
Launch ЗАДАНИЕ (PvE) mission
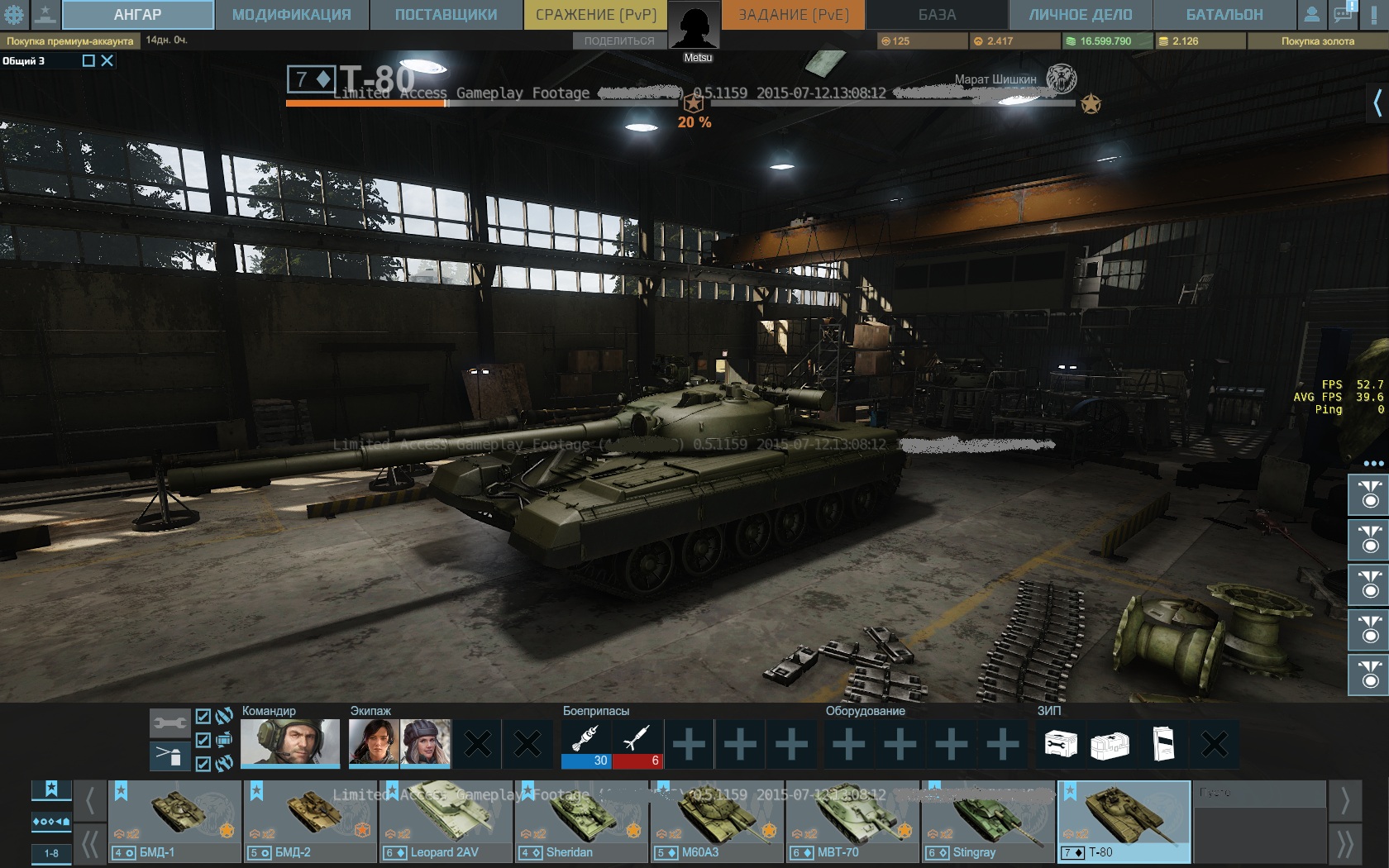click(x=793, y=15)
